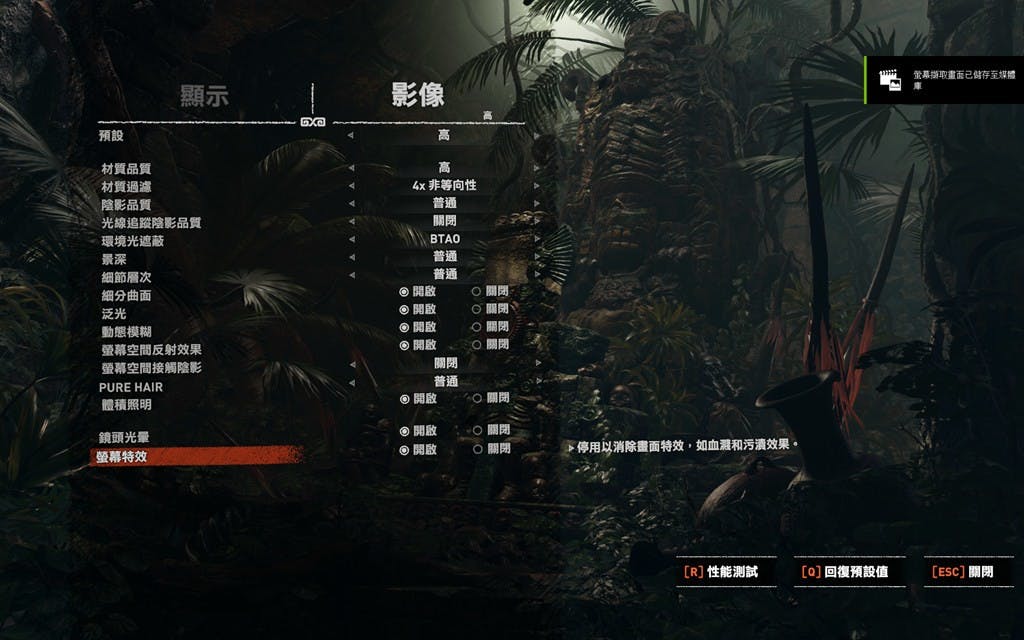Choose 關閉 for 鏡頭光暈
This screenshot has height=640, width=1024.
pos(490,431)
